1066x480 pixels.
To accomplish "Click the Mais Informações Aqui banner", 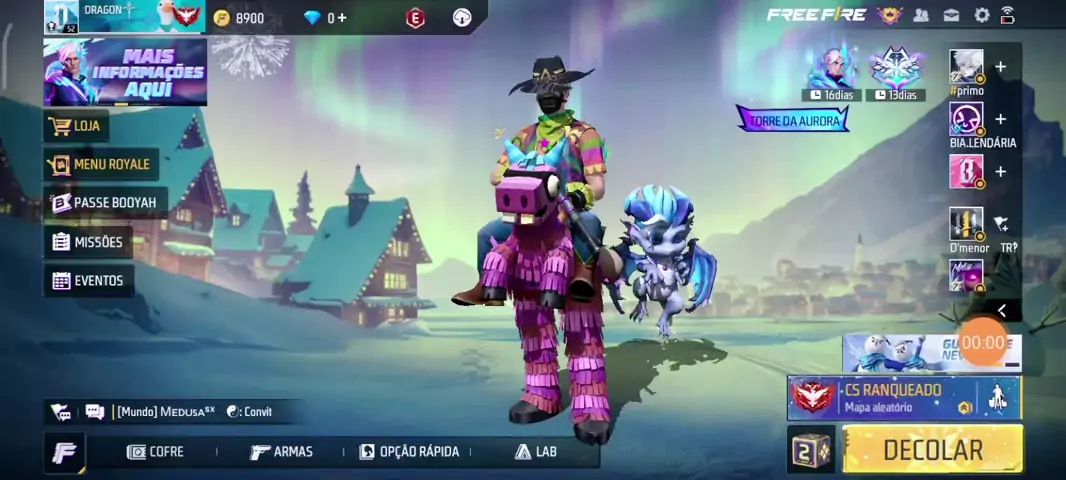I will (x=125, y=72).
